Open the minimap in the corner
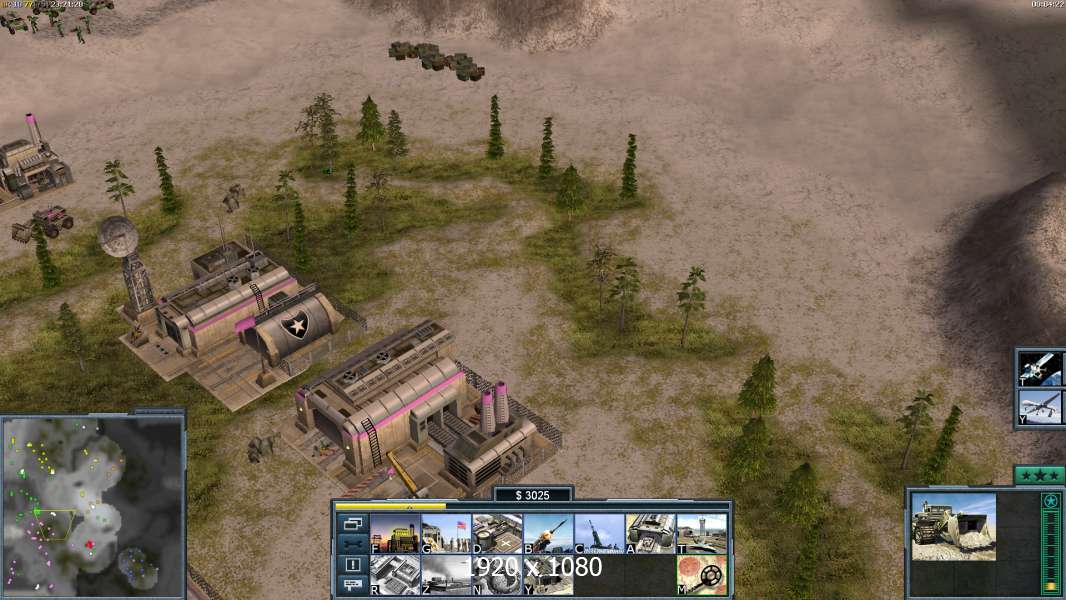 92,505
